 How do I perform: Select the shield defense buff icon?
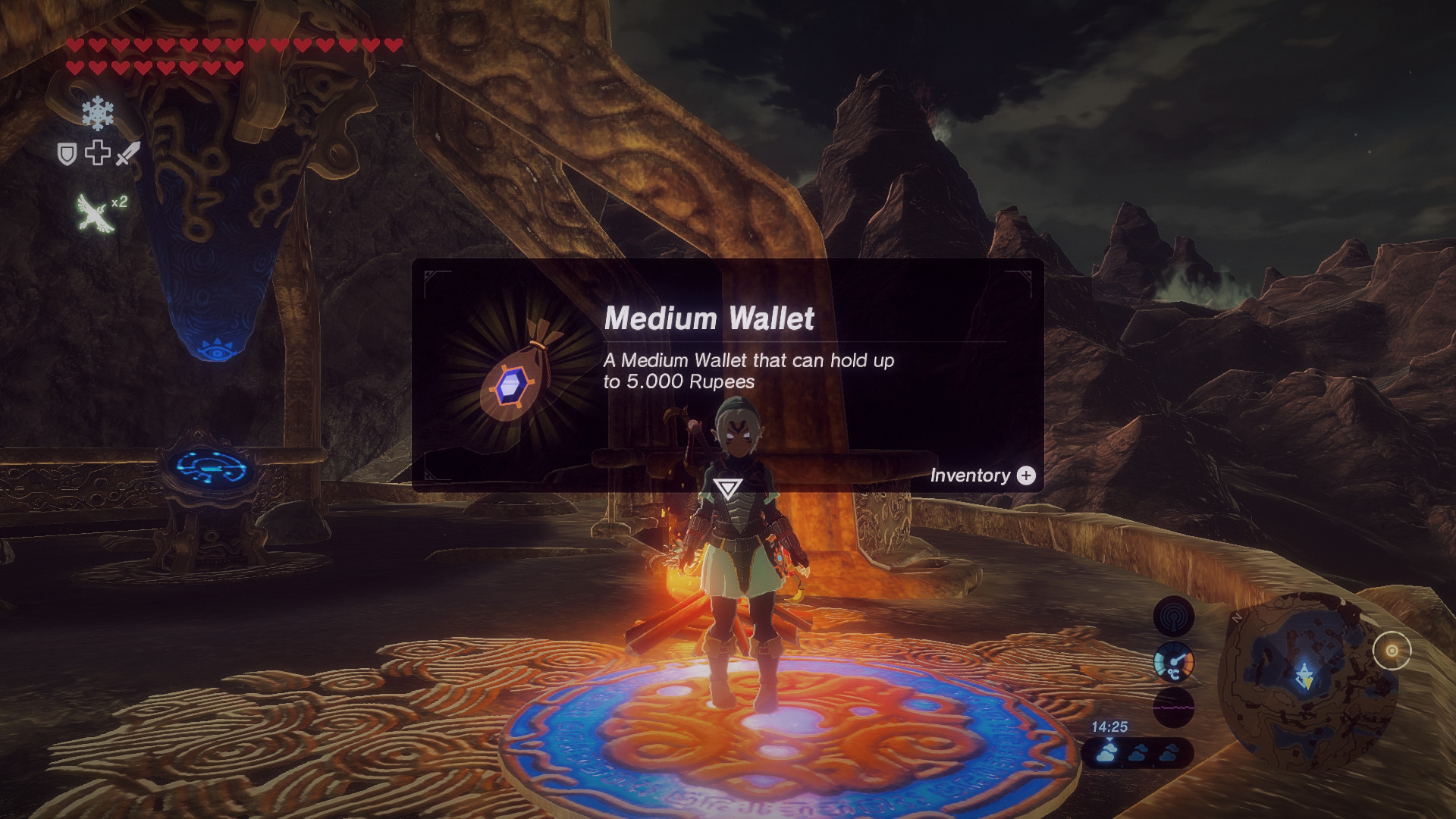(67, 152)
